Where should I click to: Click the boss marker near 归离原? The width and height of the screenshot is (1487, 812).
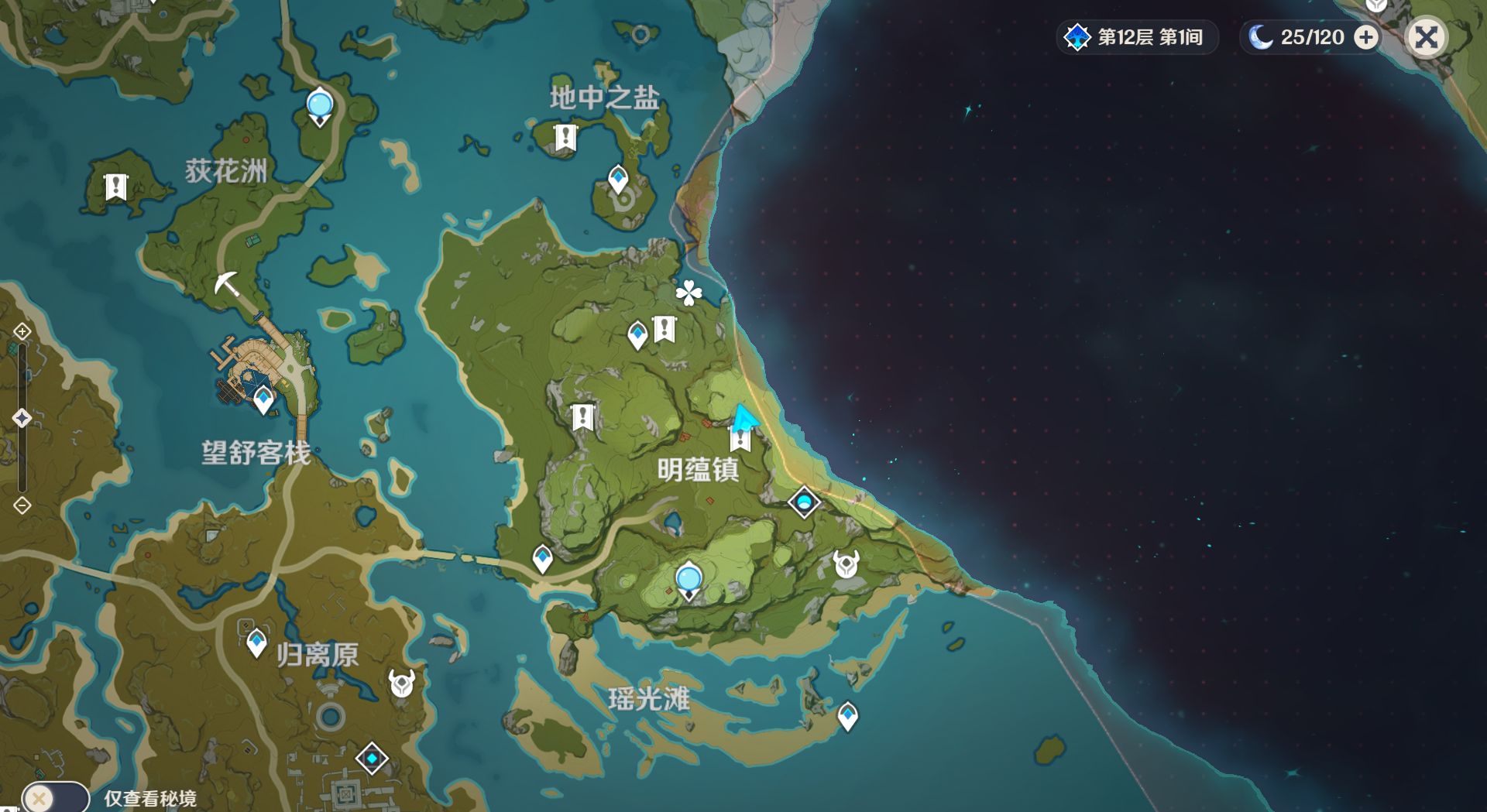tap(401, 683)
